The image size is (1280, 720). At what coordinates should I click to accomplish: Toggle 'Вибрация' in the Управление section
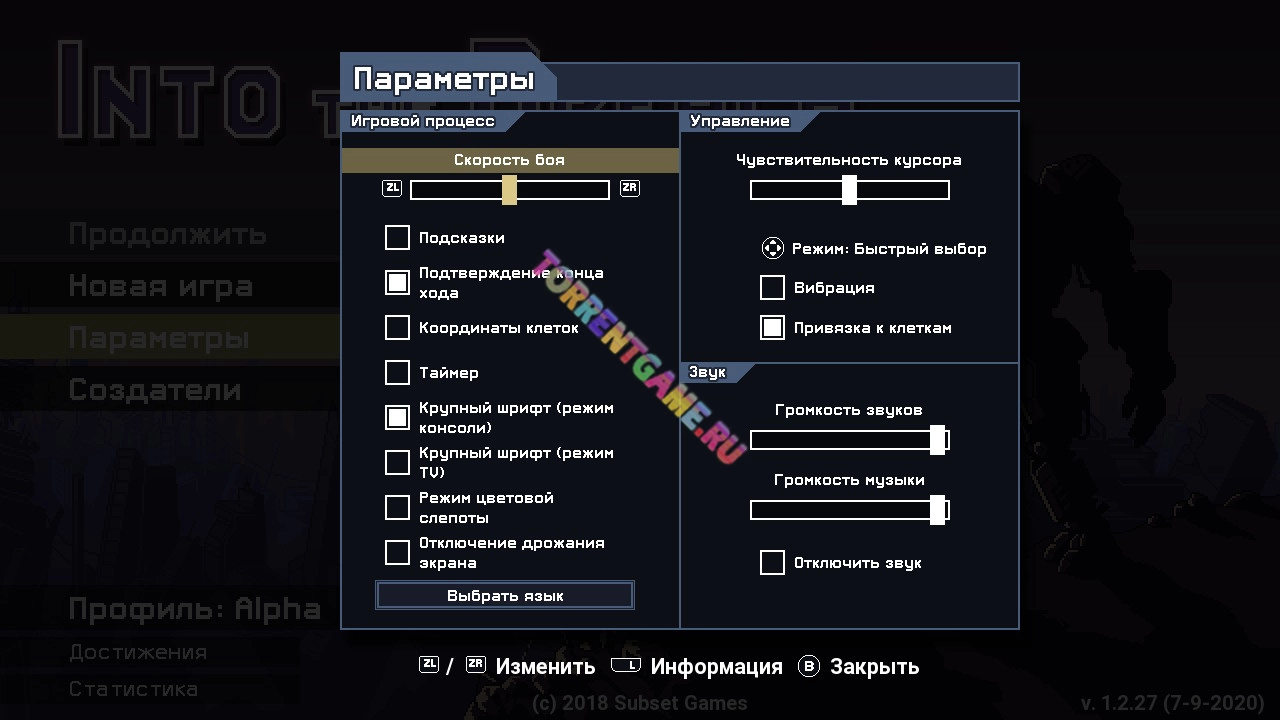click(x=772, y=287)
